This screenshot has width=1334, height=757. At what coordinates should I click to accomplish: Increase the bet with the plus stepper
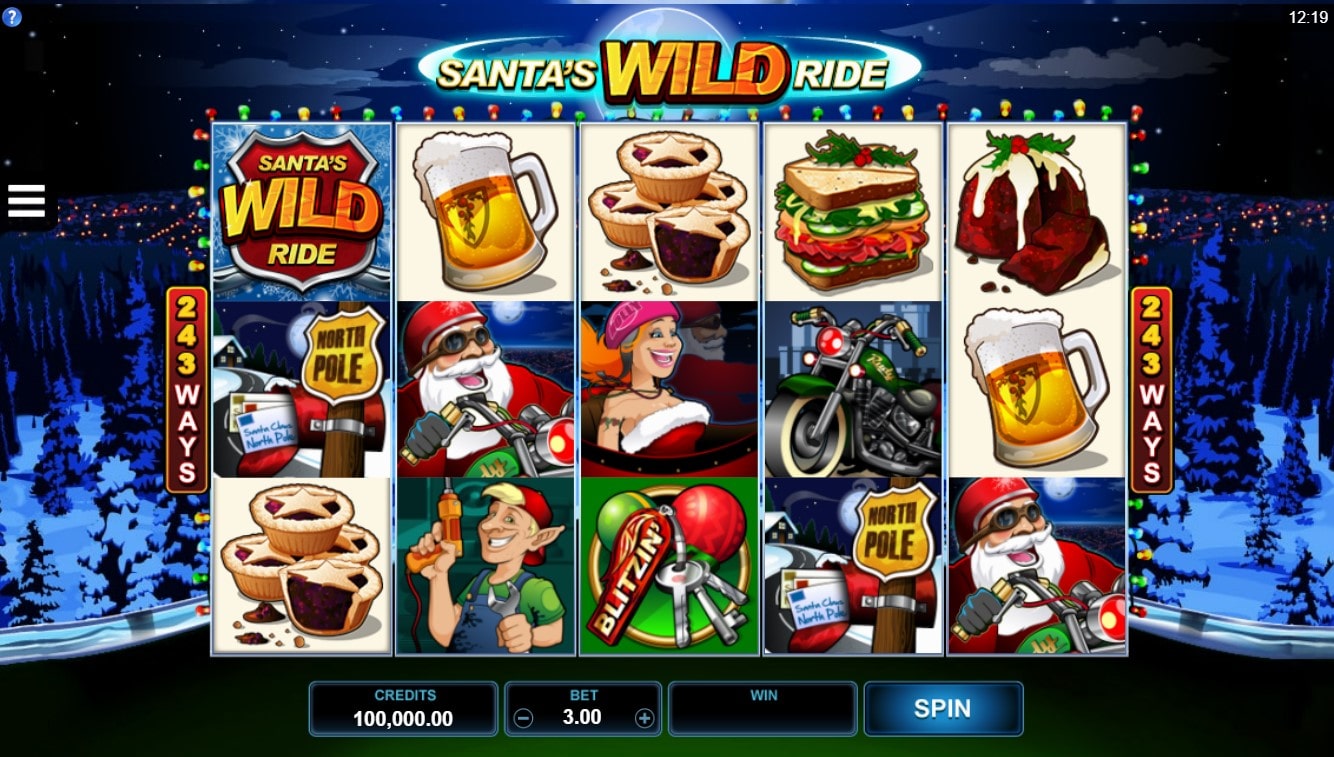pyautogui.click(x=646, y=717)
